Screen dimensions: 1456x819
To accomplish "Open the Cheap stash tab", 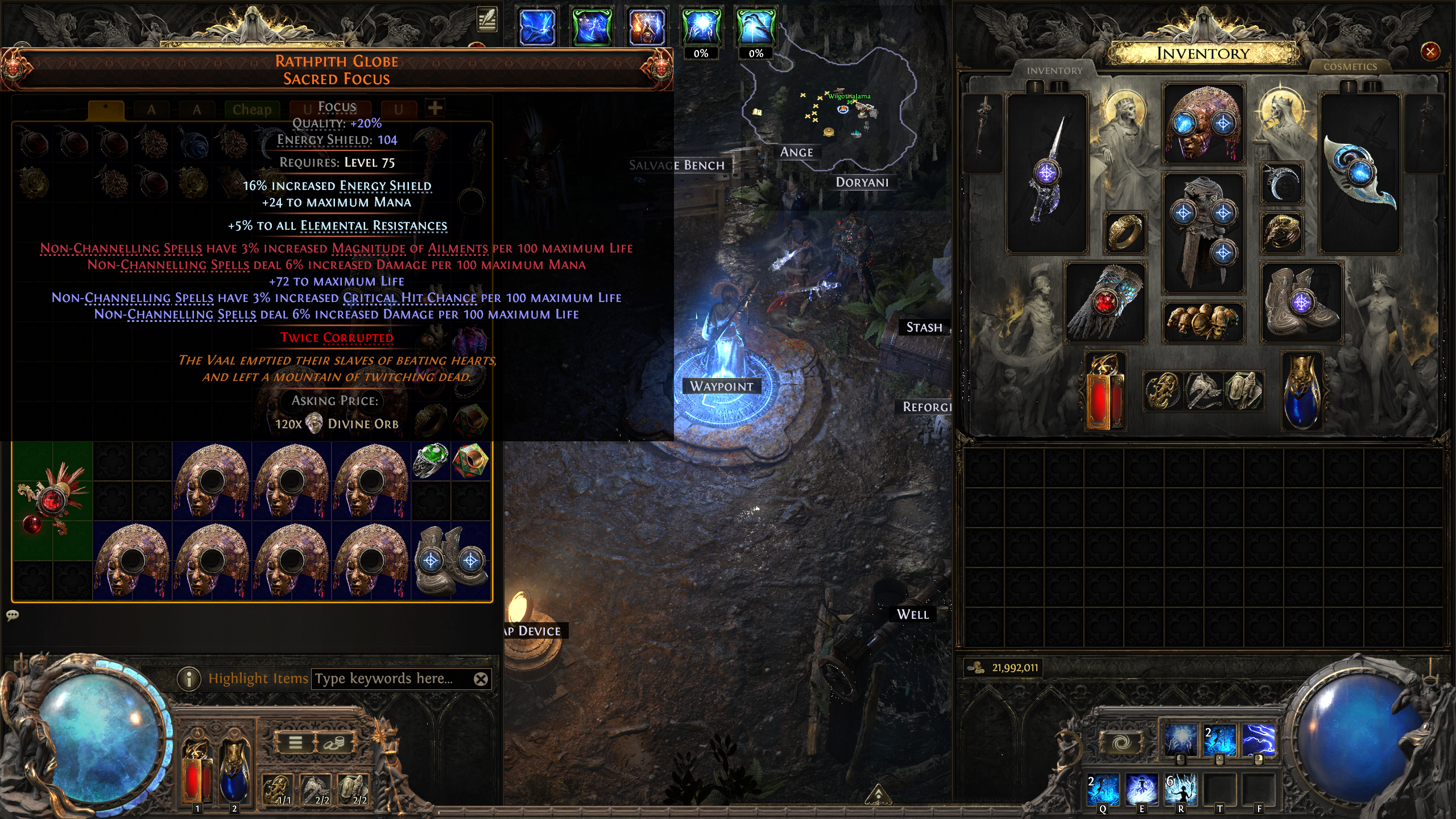I will (x=251, y=110).
